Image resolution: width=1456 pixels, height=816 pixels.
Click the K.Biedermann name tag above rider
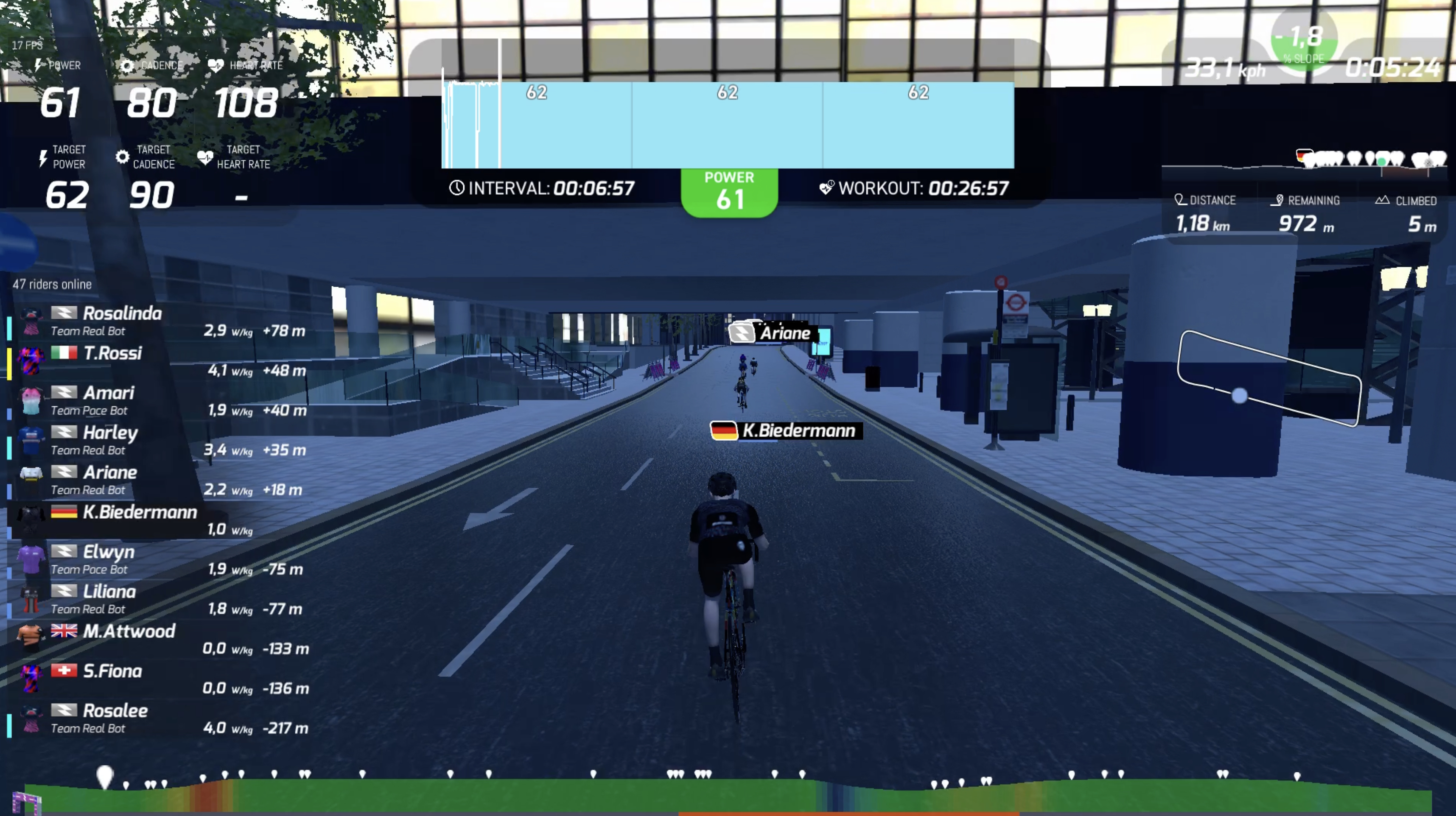[x=786, y=430]
